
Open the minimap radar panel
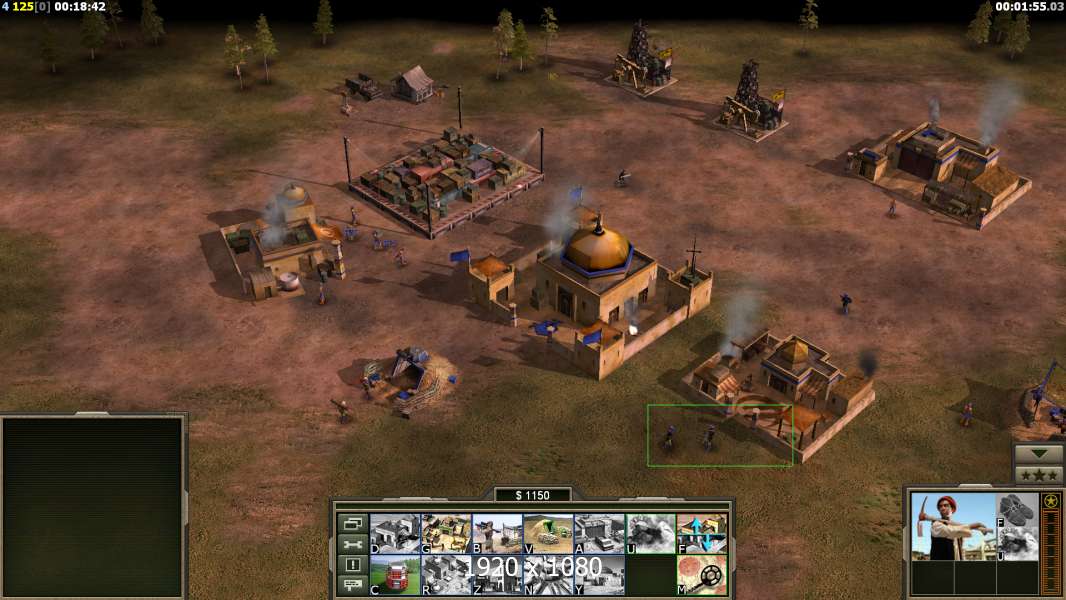93,507
